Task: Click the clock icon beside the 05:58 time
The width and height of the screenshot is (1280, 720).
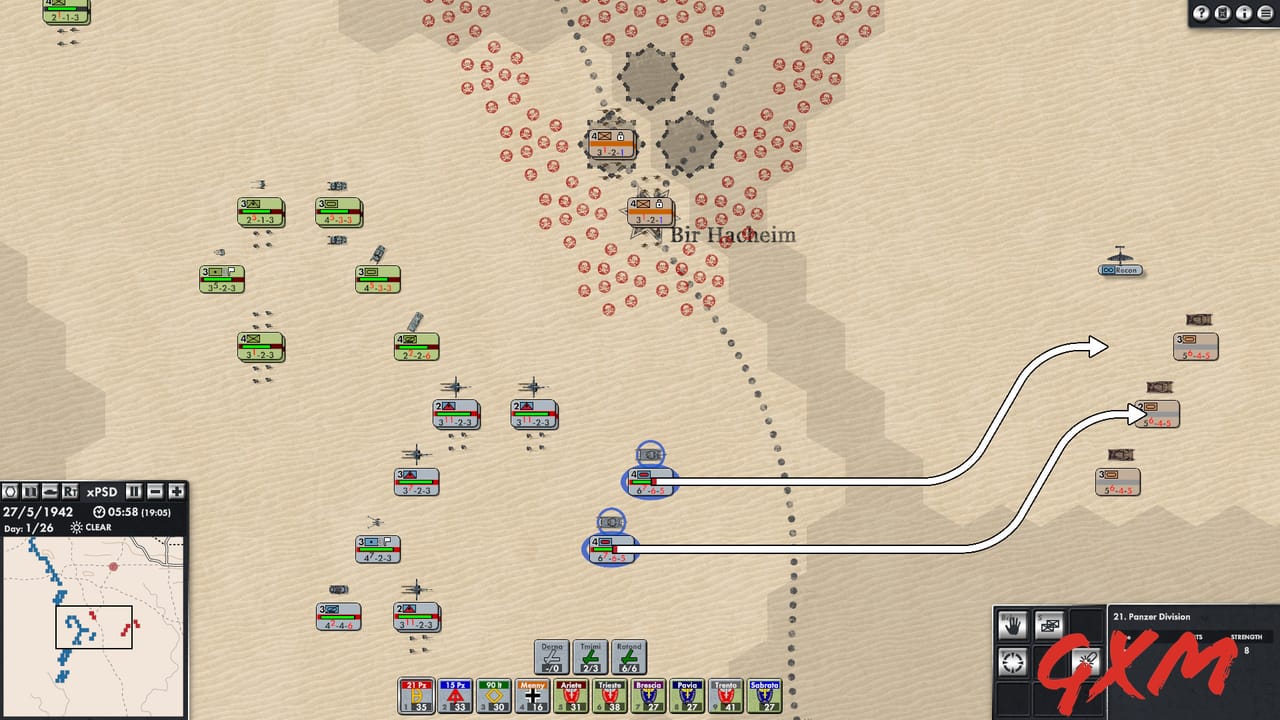Action: pyautogui.click(x=100, y=511)
